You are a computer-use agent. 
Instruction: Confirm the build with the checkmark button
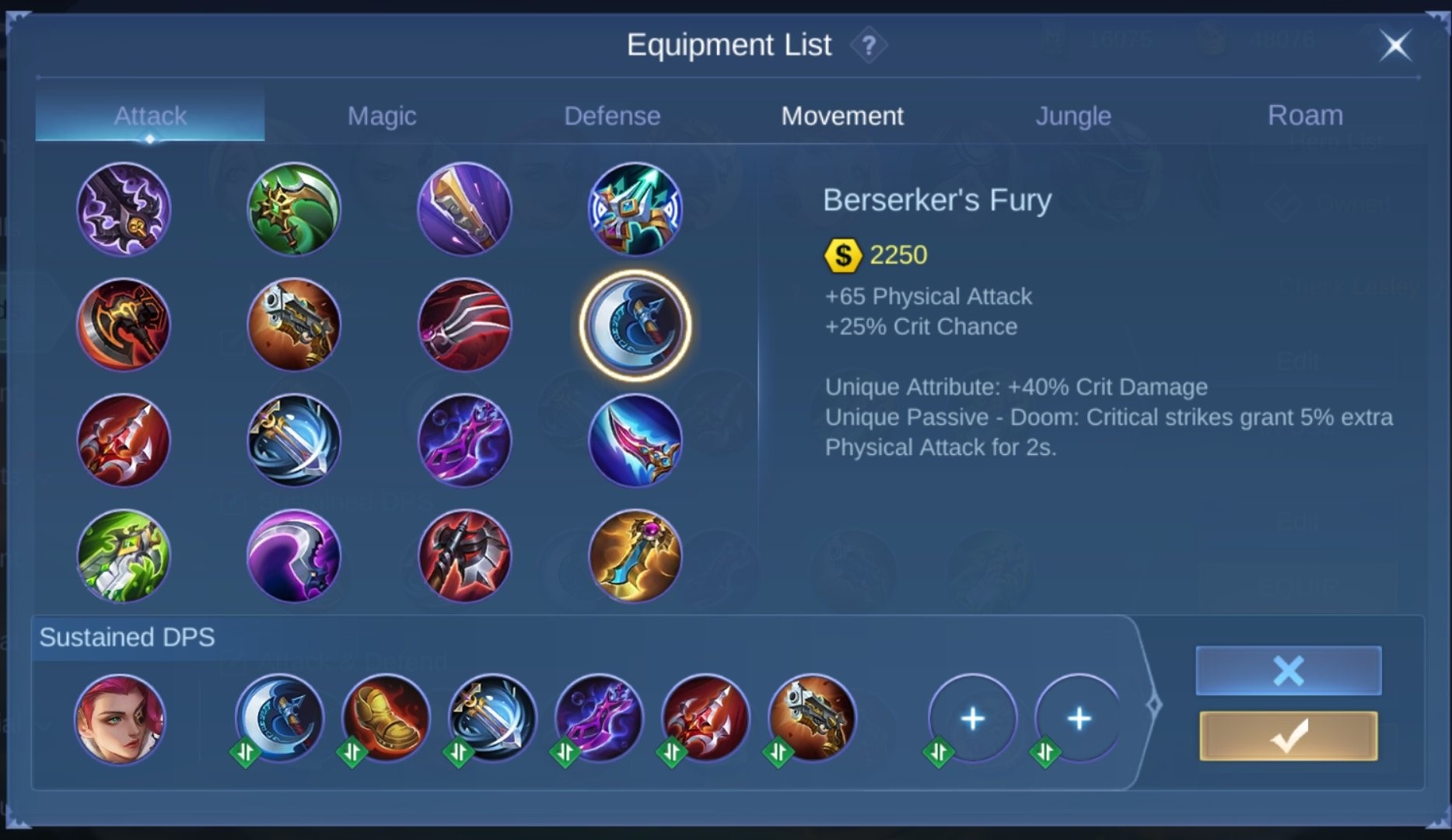1287,734
